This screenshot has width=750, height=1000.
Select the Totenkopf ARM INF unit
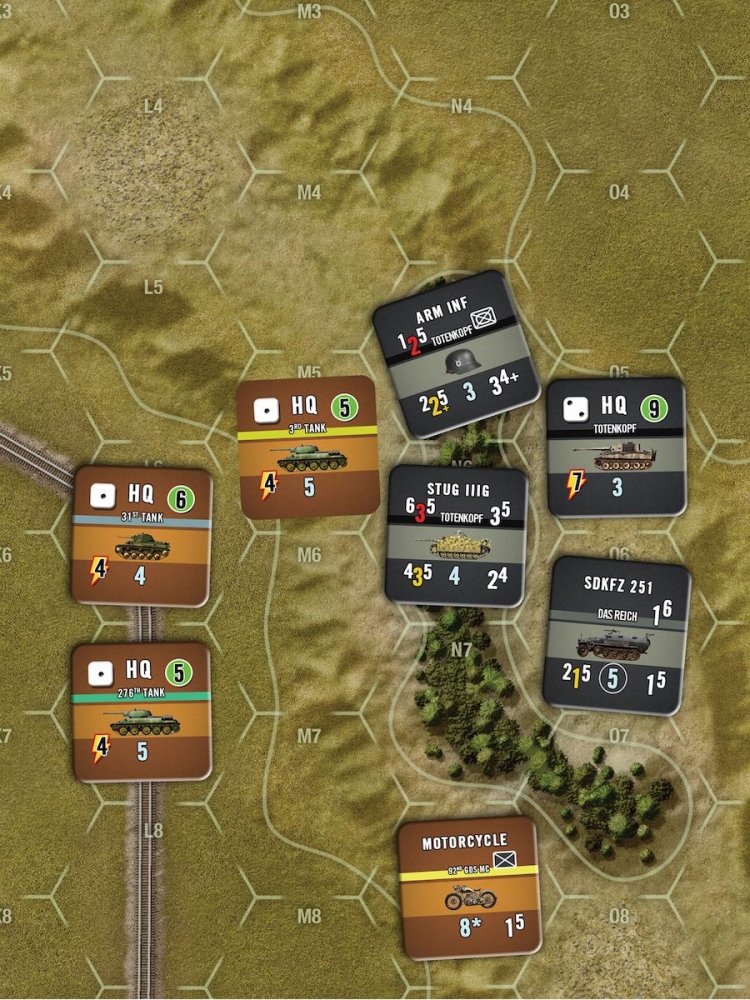(x=456, y=354)
